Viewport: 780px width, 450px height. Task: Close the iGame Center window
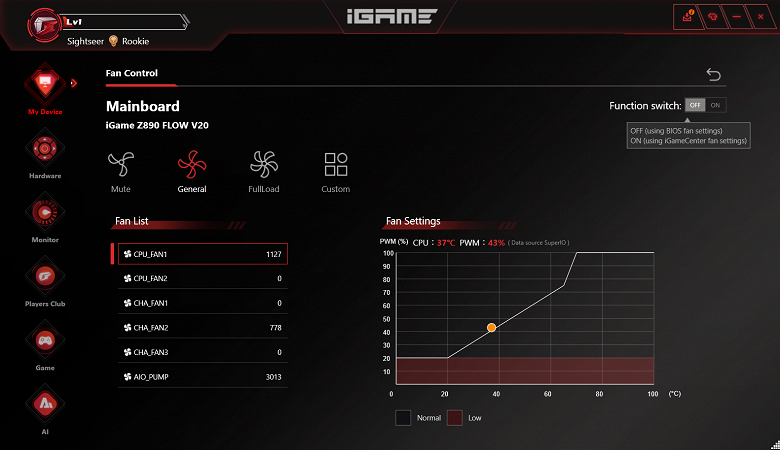click(758, 17)
